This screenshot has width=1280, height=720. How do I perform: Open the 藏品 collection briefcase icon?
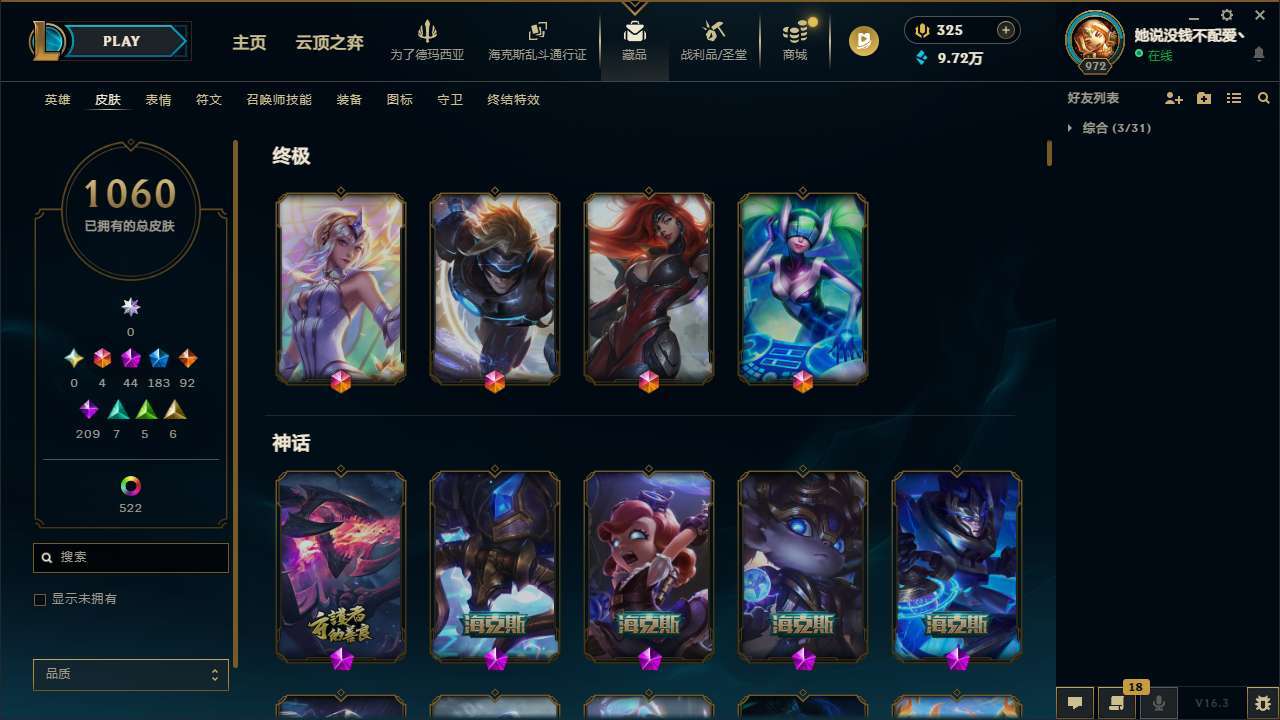pyautogui.click(x=634, y=40)
